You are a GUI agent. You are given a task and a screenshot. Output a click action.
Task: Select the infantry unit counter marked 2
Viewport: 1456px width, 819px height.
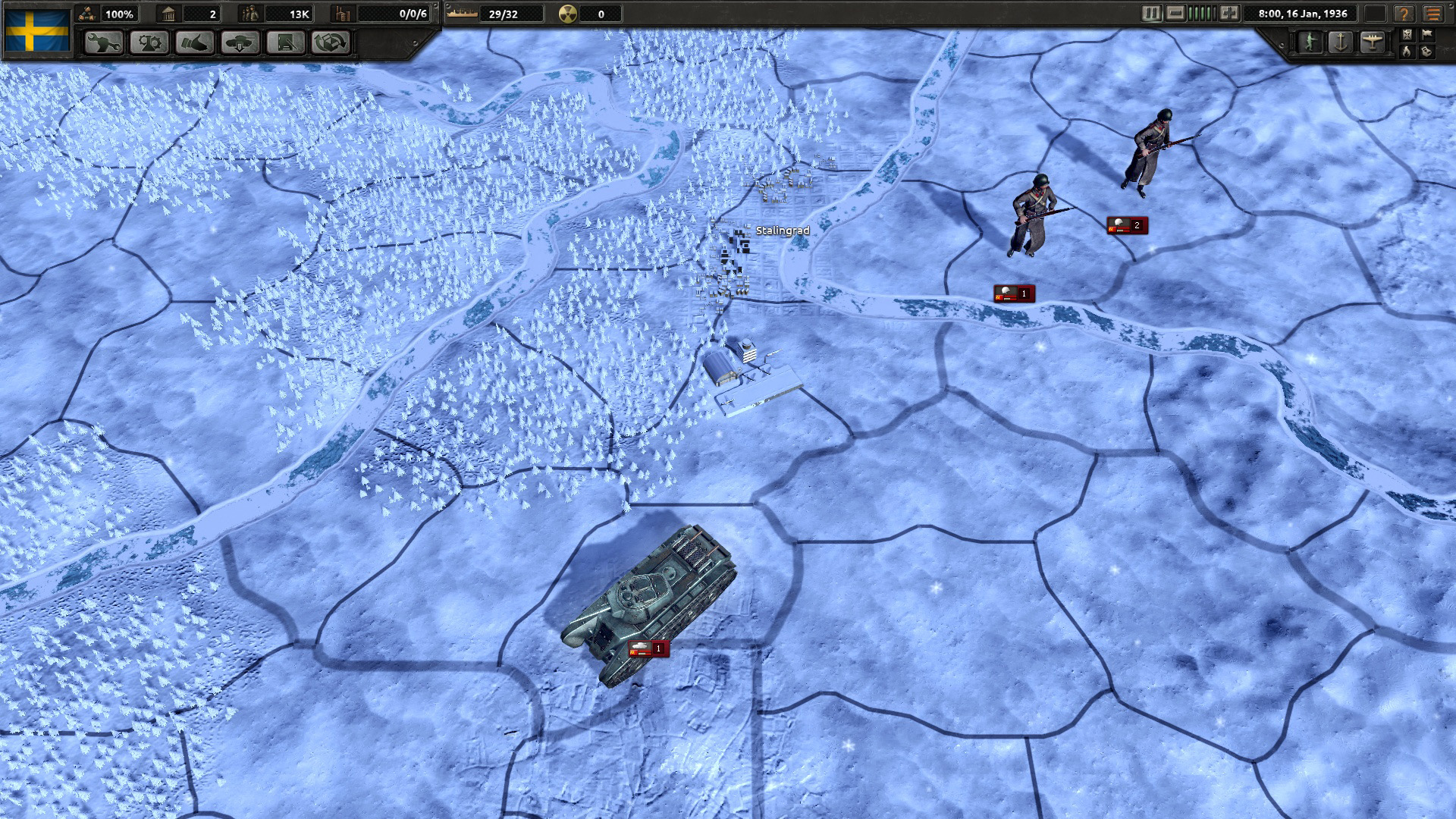(1126, 225)
